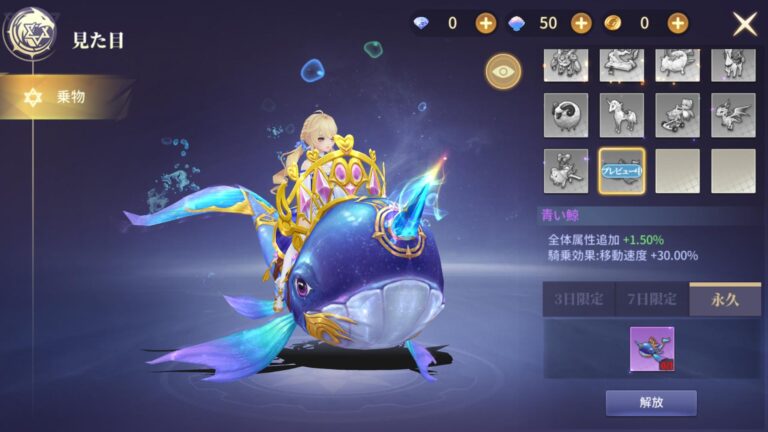The width and height of the screenshot is (768, 432).
Task: Unlock the mount with the 解放 button
Action: click(651, 403)
